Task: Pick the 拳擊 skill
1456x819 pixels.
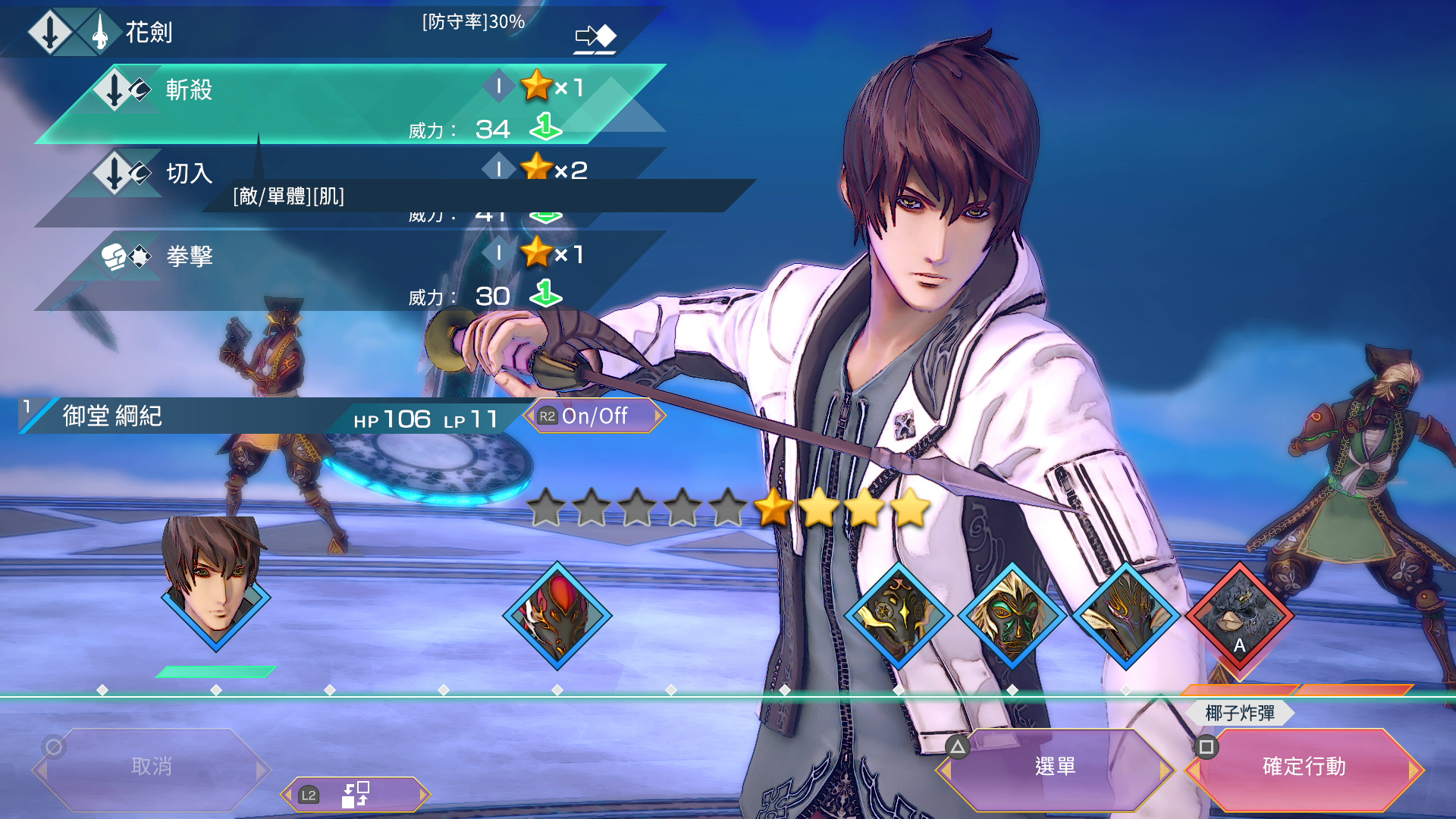Action: [x=349, y=271]
